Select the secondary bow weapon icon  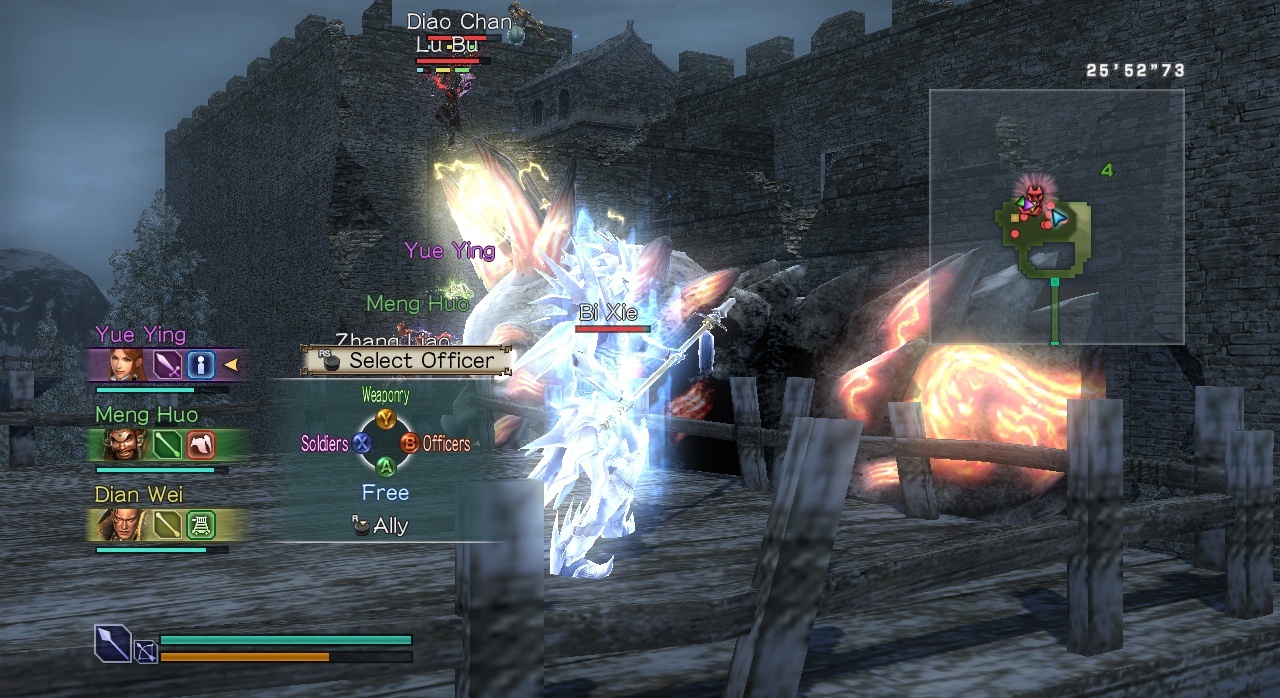(x=145, y=652)
